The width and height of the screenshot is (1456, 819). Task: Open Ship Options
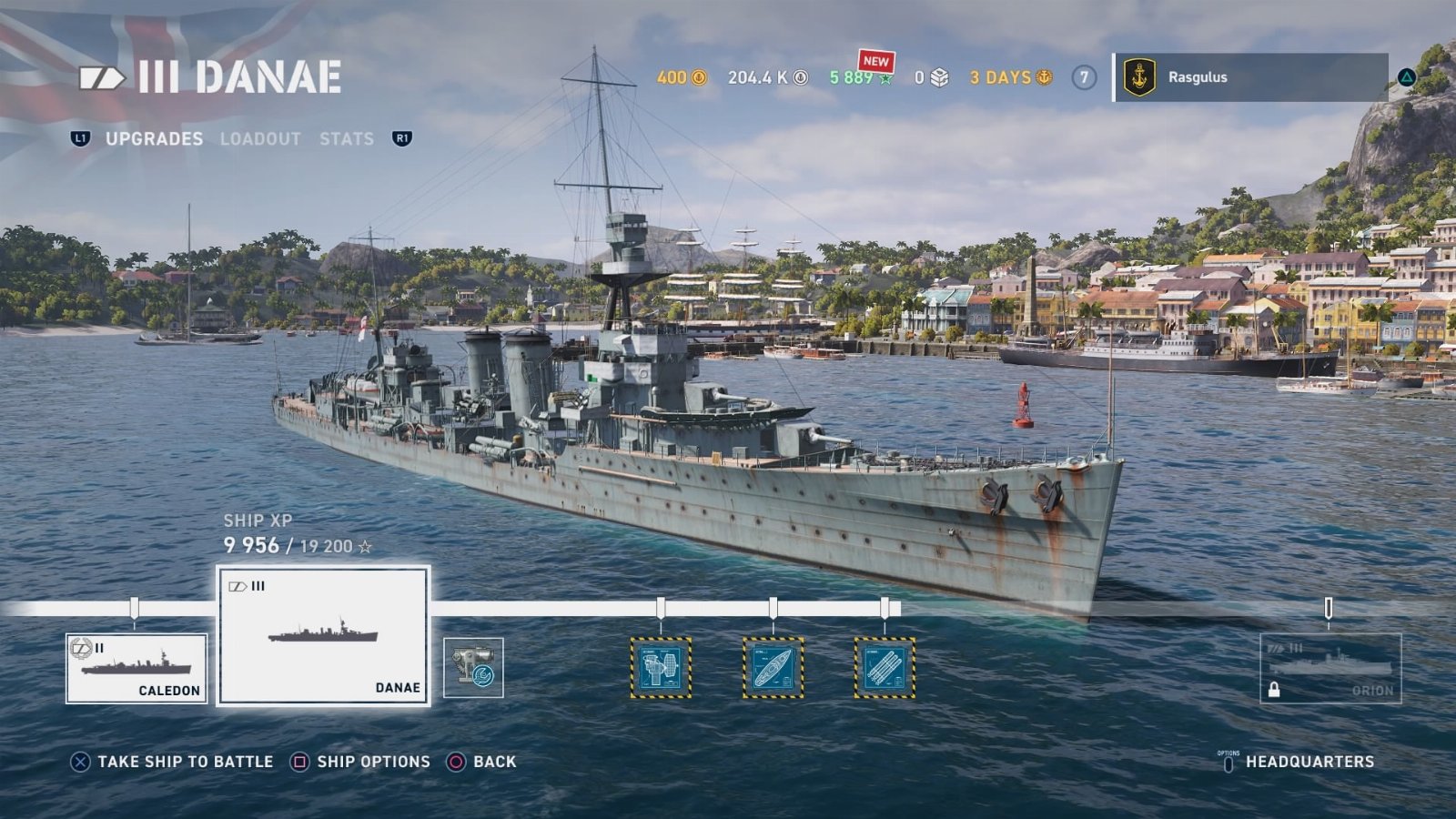[x=361, y=762]
